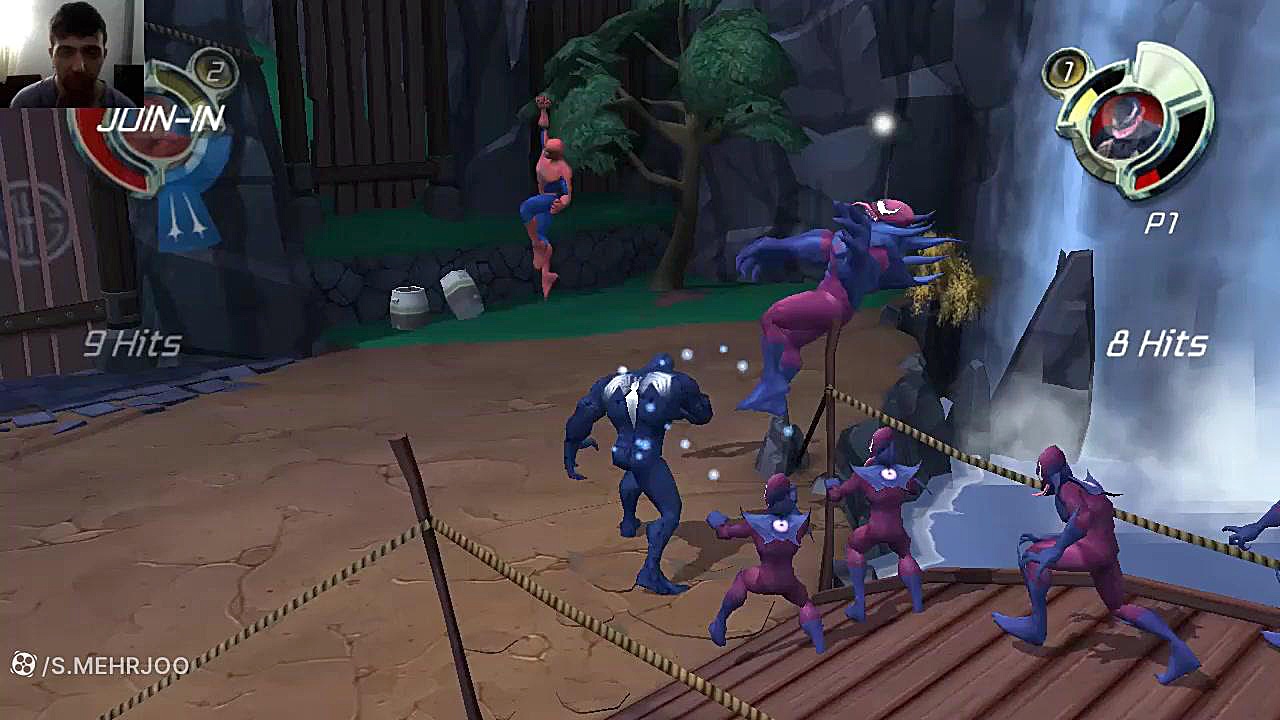Click the streamer's webcam overlay

(71, 53)
